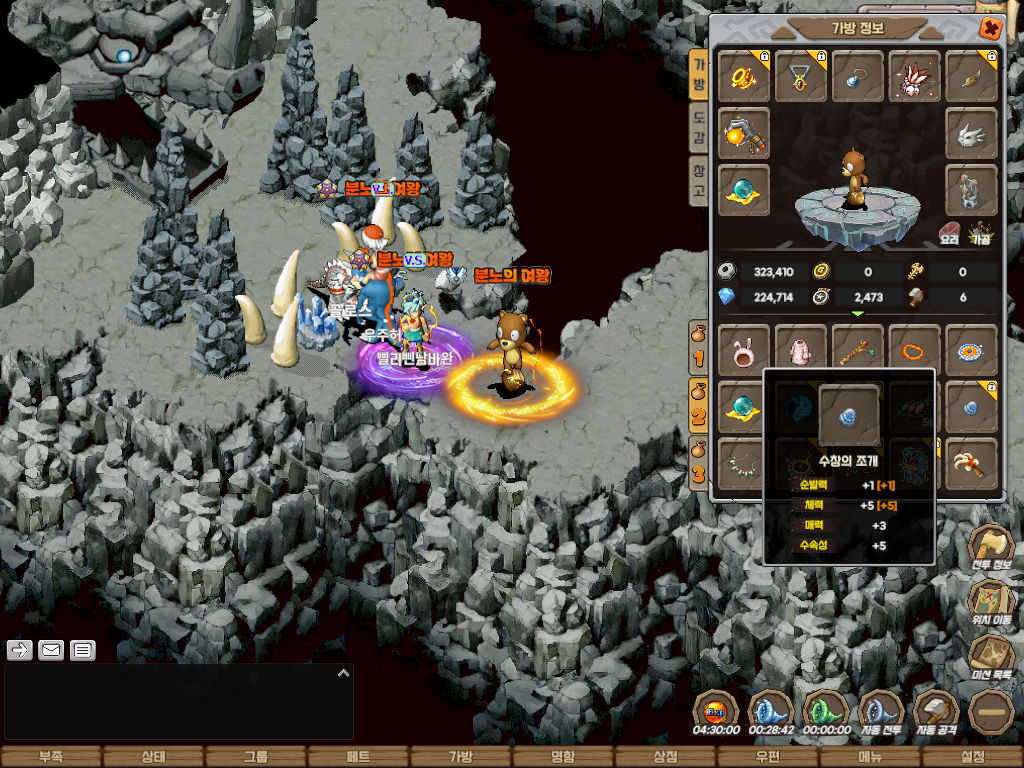Image resolution: width=1024 pixels, height=768 pixels.
Task: Open the 상점 shop menu
Action: click(x=665, y=757)
